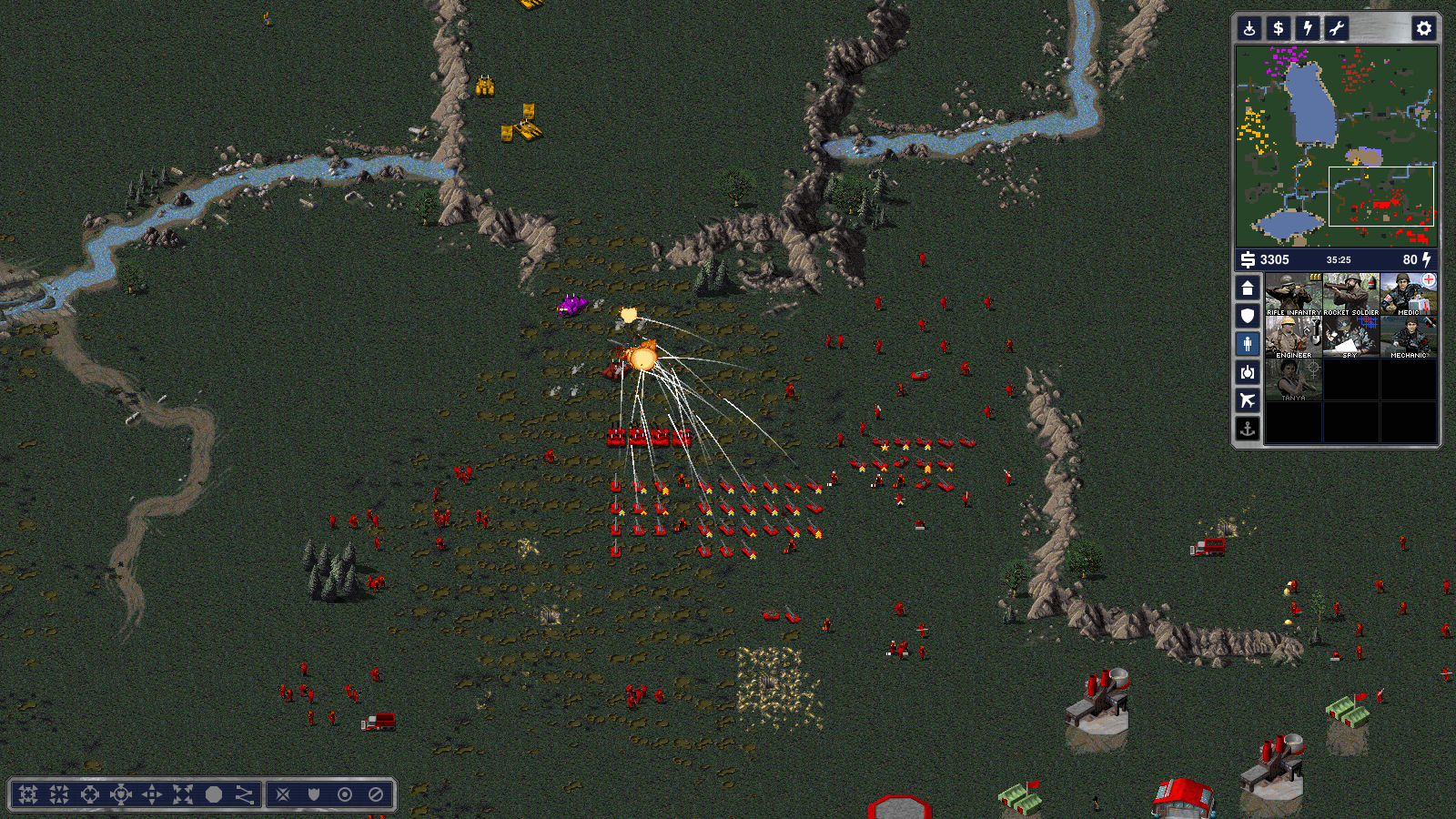
Task: Train a Mechanic unit
Action: (1408, 338)
